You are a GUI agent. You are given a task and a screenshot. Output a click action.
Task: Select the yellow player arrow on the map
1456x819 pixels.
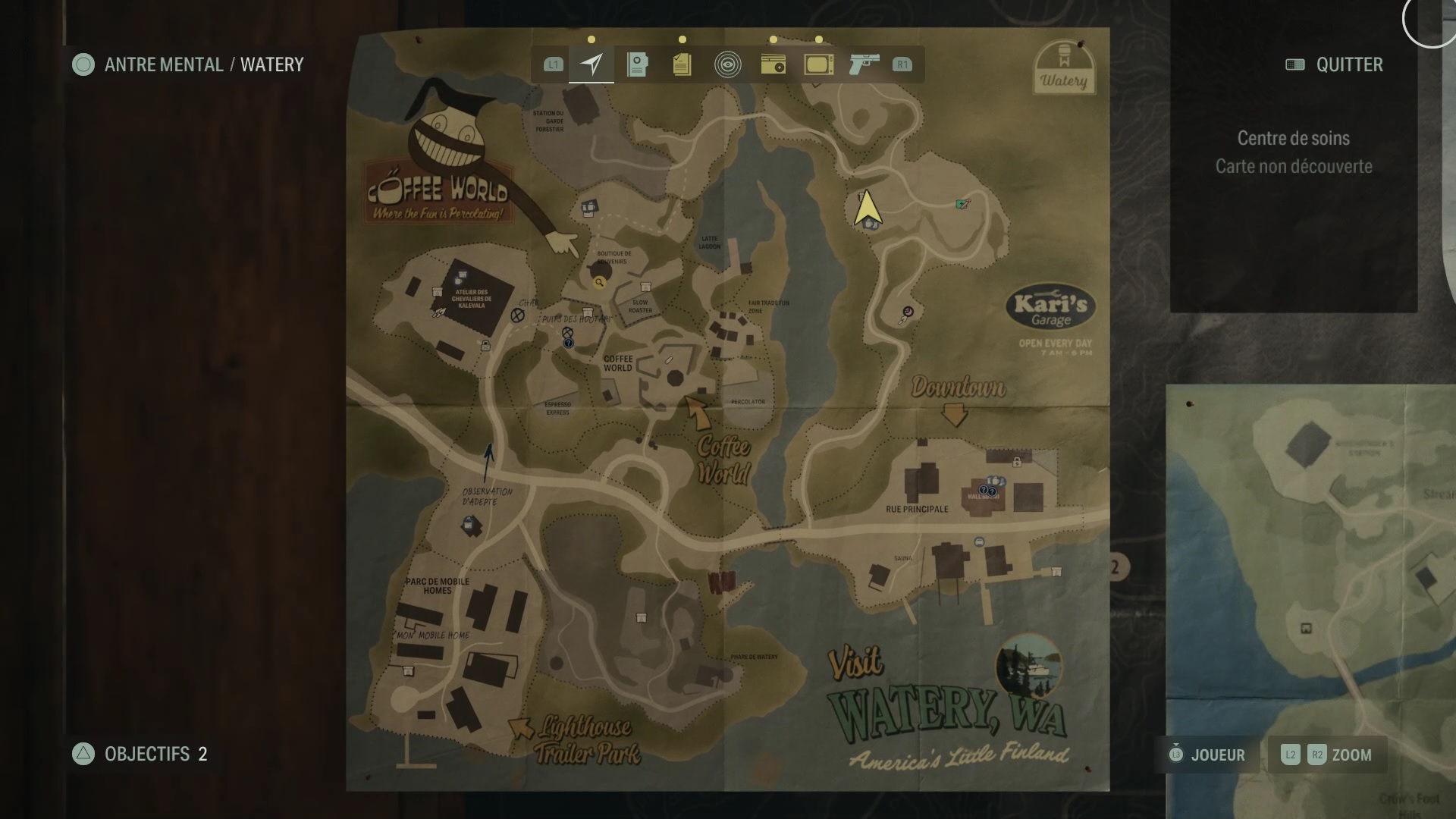(x=867, y=208)
